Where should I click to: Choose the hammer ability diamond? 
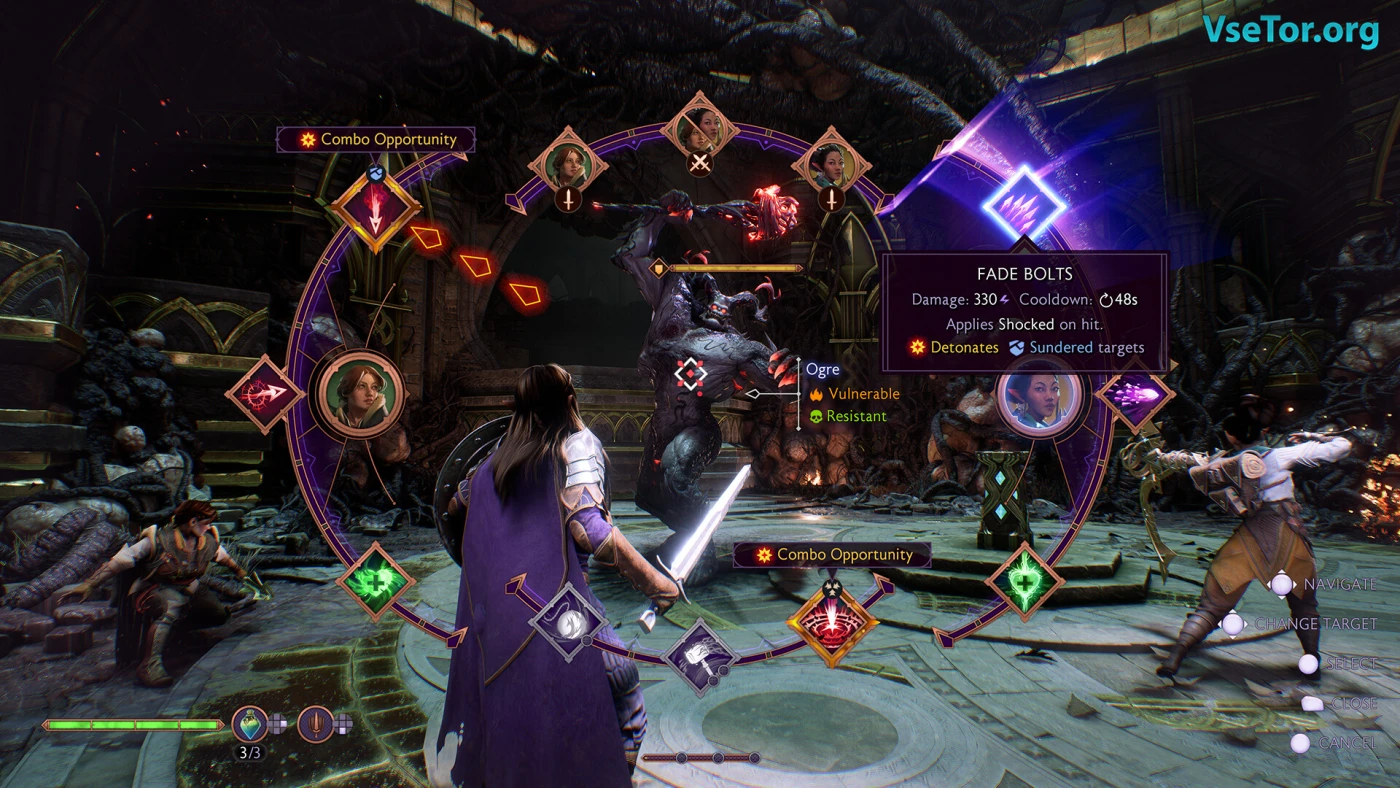(699, 657)
